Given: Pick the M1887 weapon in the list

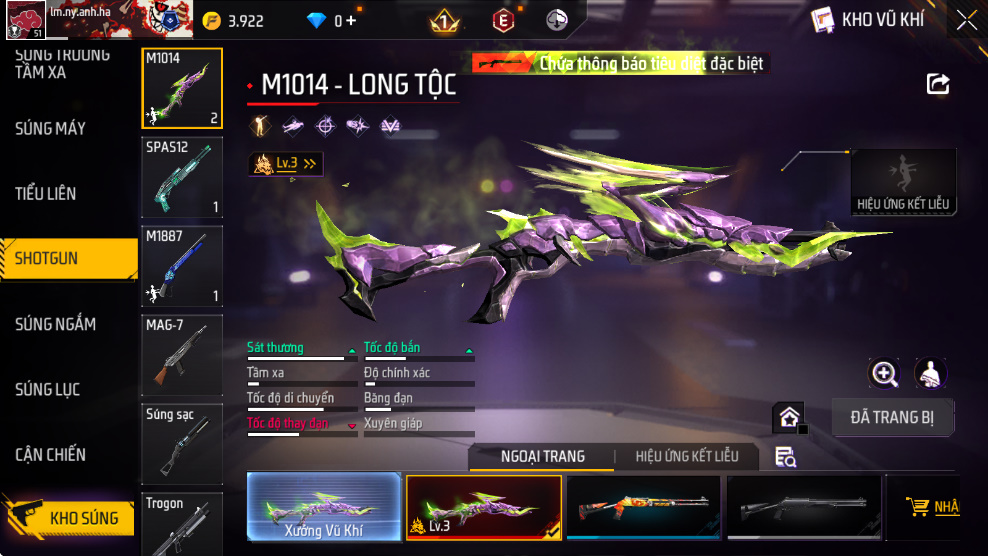Looking at the screenshot, I should point(182,266).
